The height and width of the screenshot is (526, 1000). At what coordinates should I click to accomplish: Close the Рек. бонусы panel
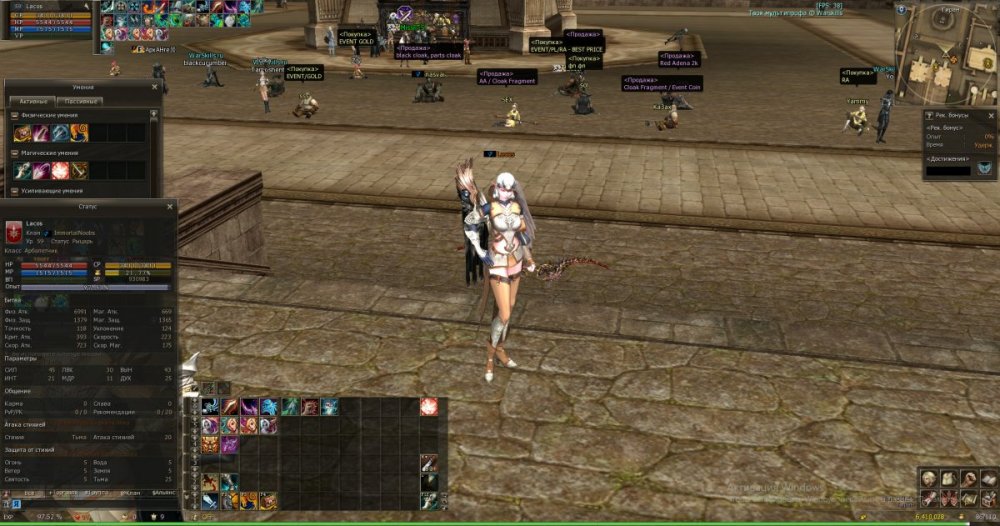coord(990,115)
